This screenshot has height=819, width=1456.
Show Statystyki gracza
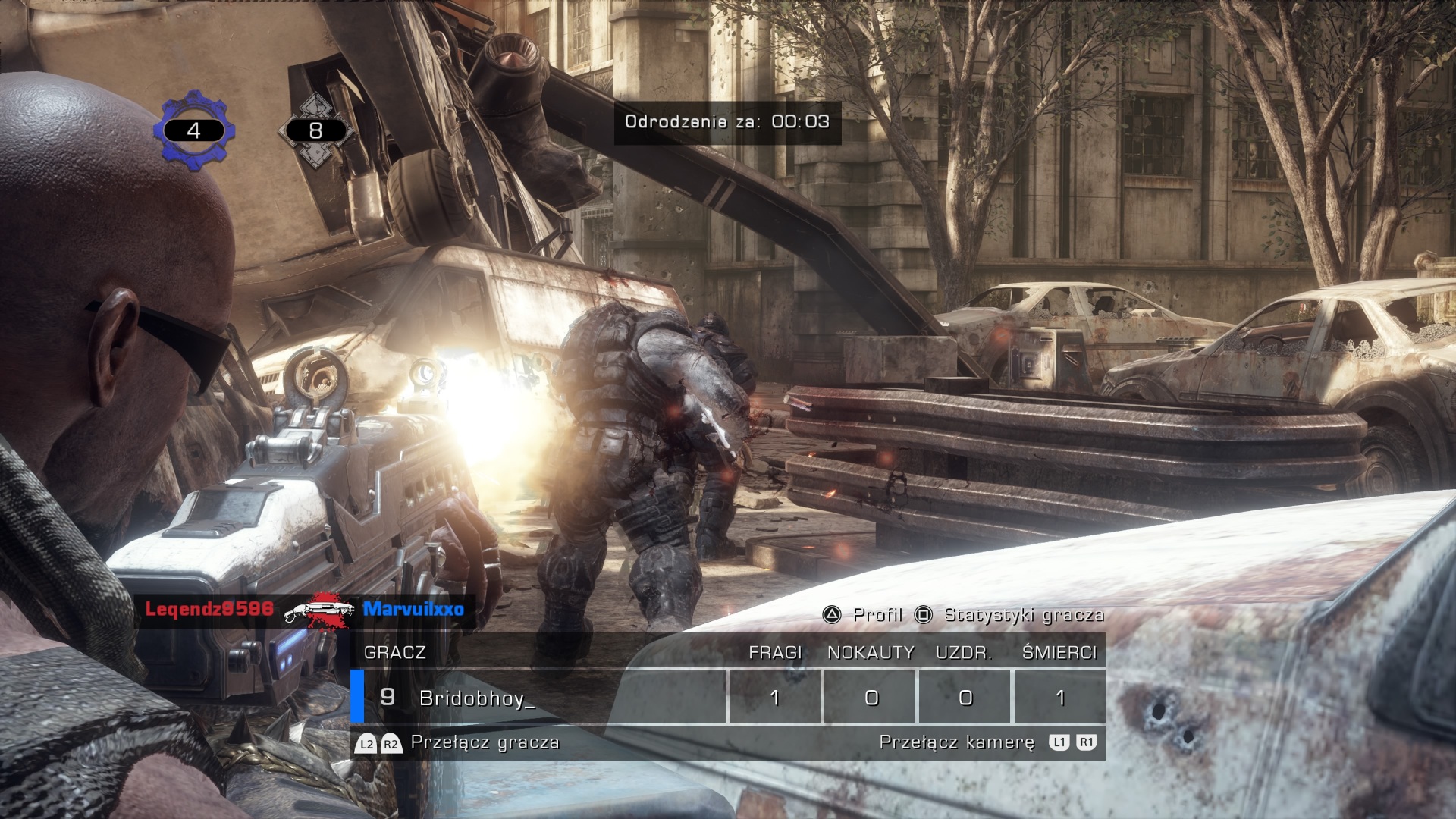click(x=1011, y=615)
